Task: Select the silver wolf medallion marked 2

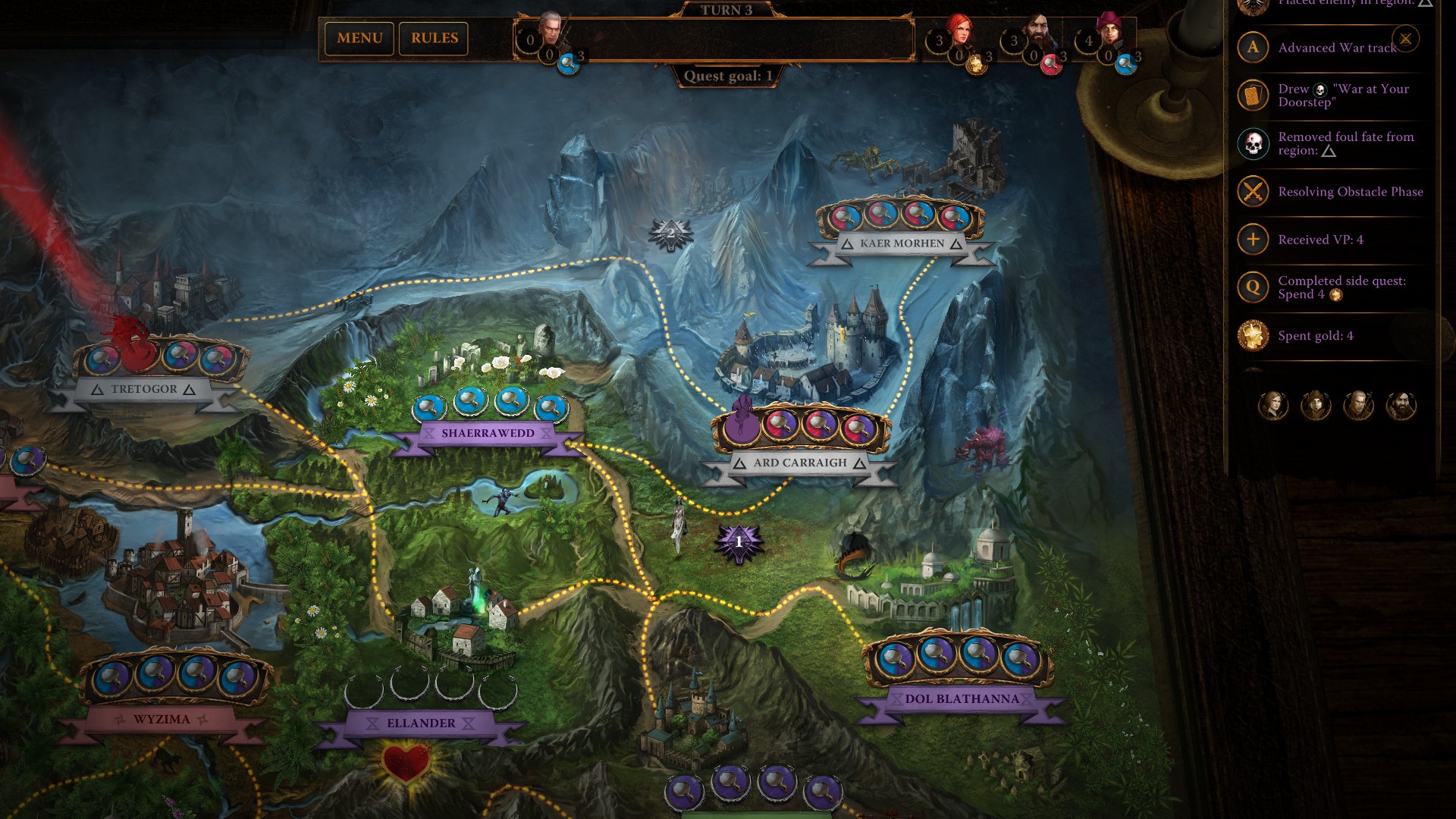Action: 670,232
